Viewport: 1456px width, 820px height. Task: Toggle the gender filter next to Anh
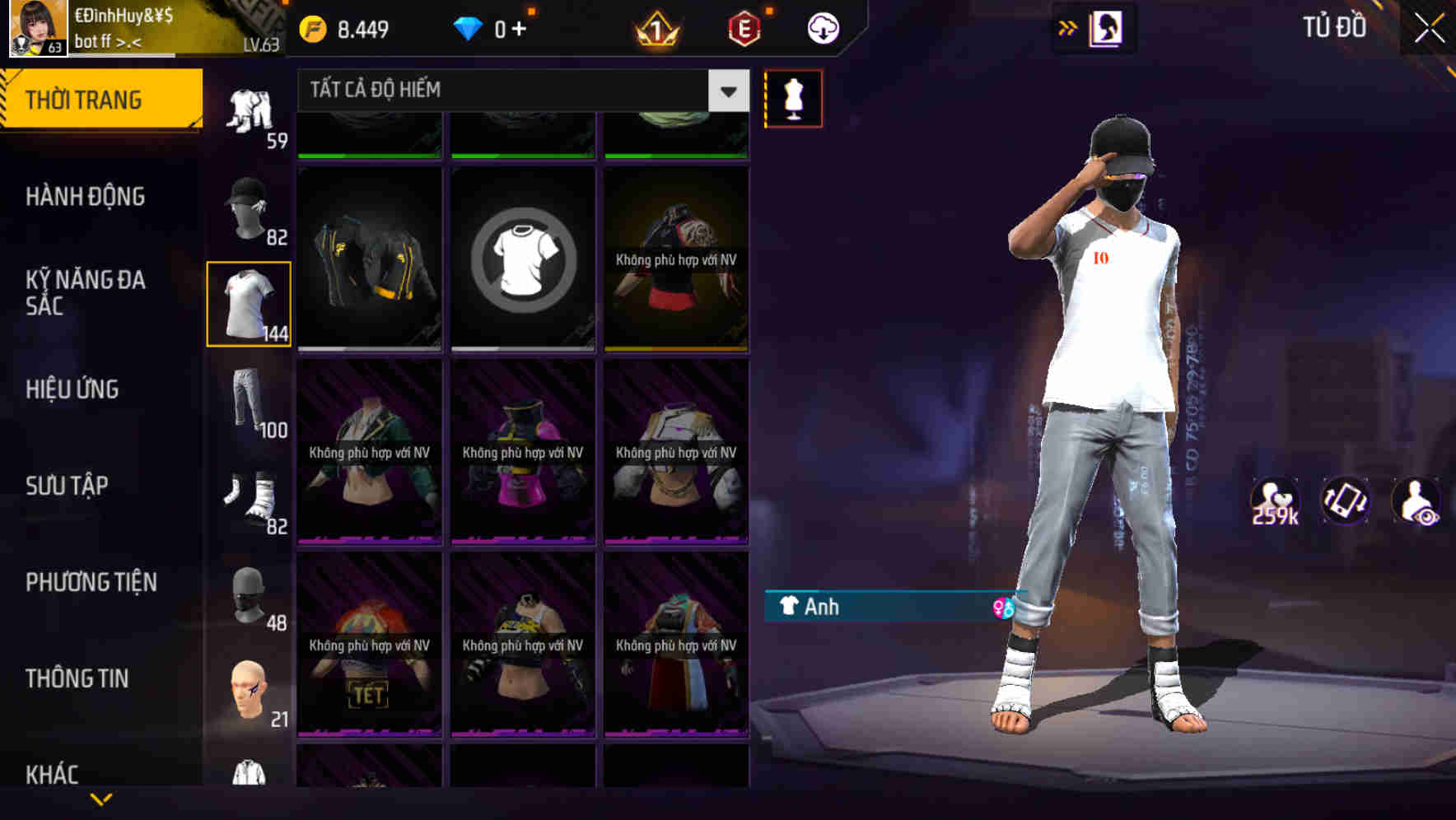[x=1004, y=608]
